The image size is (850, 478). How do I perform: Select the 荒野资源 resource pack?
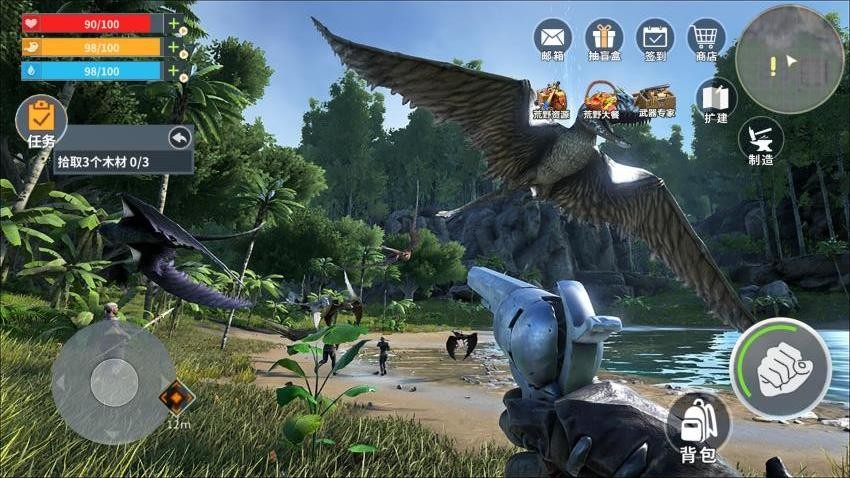551,100
